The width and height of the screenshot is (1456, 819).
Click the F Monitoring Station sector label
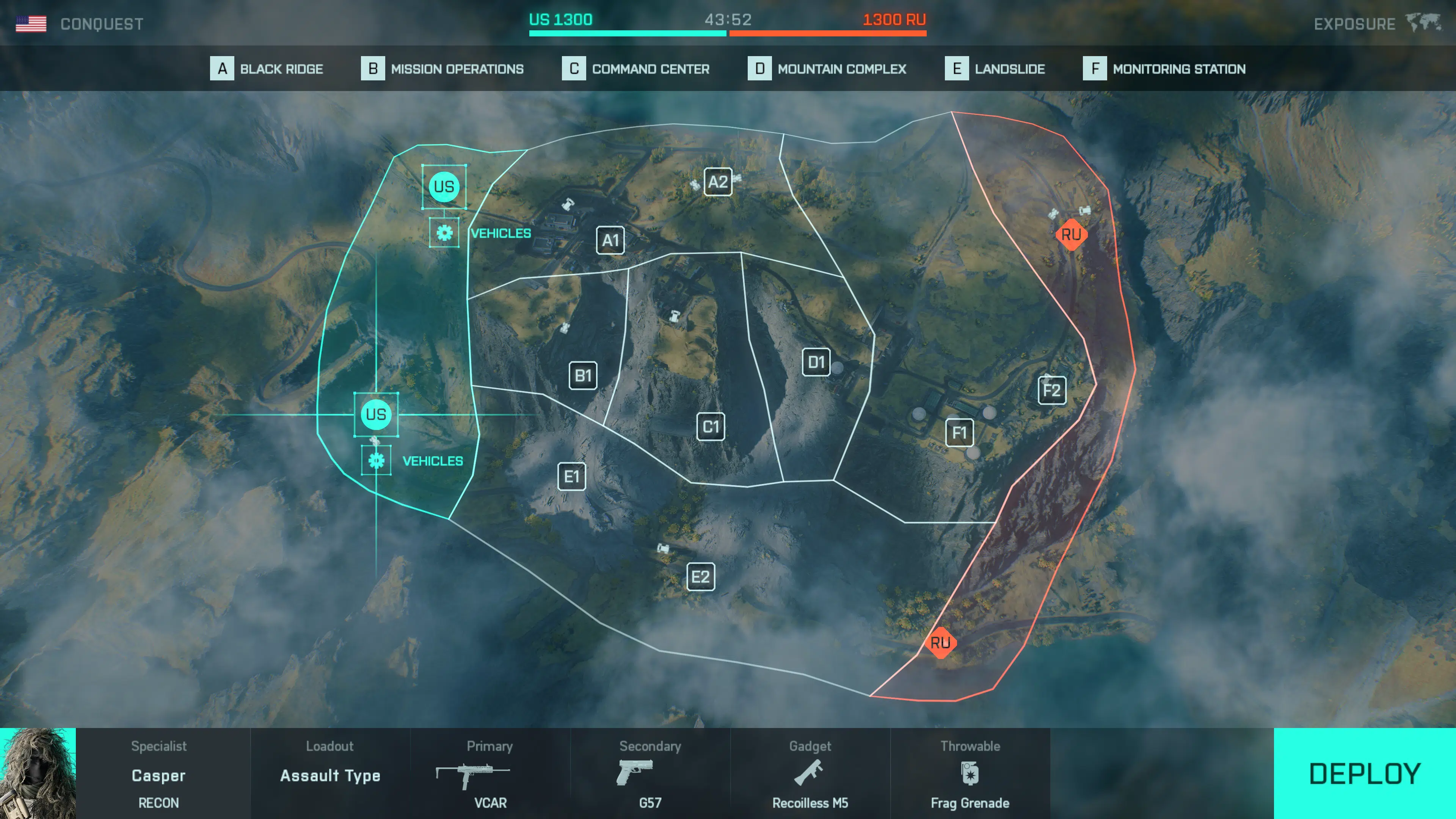[x=1164, y=69]
